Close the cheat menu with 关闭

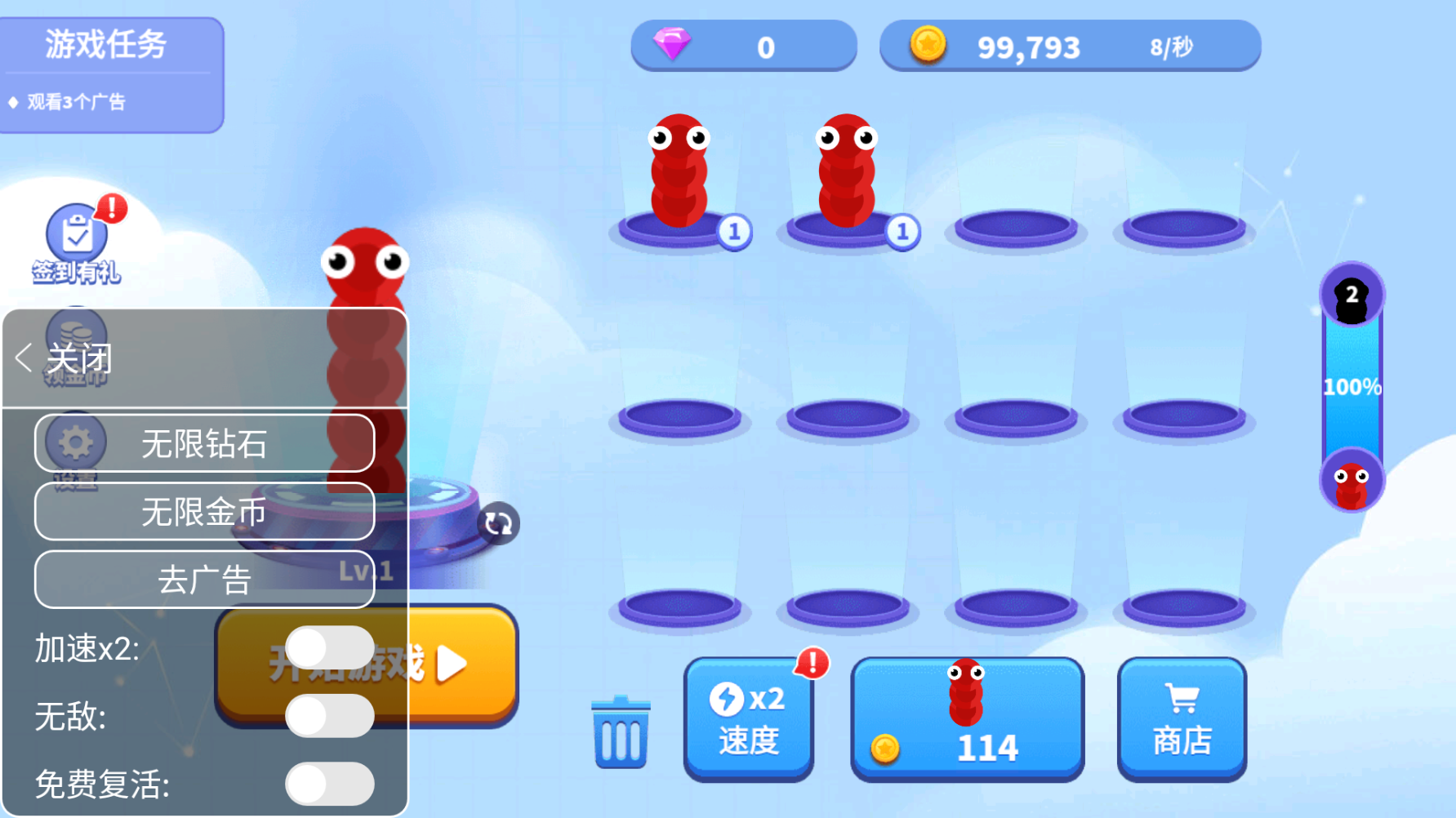pos(65,358)
